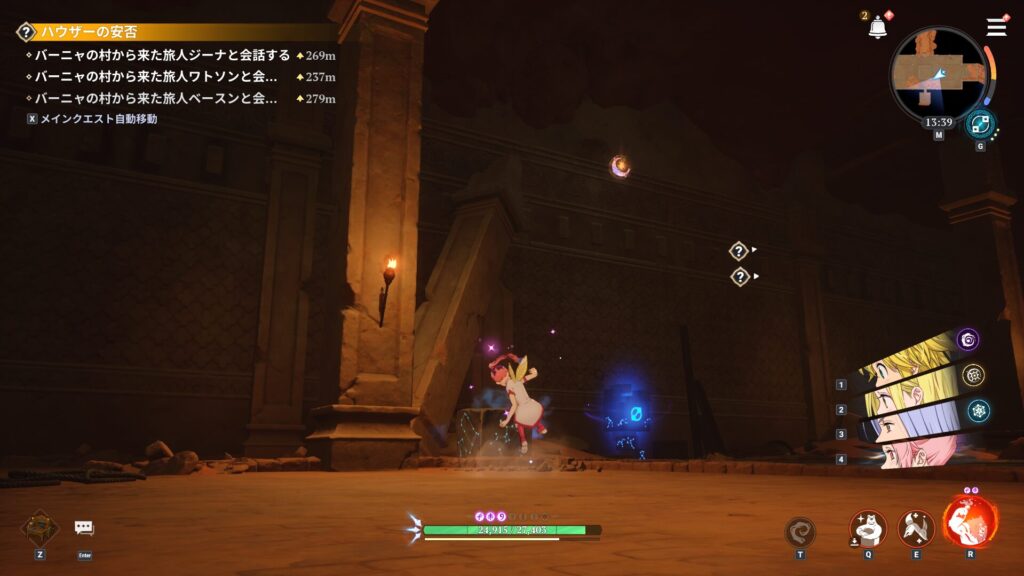Open the circular minimap

(x=939, y=72)
